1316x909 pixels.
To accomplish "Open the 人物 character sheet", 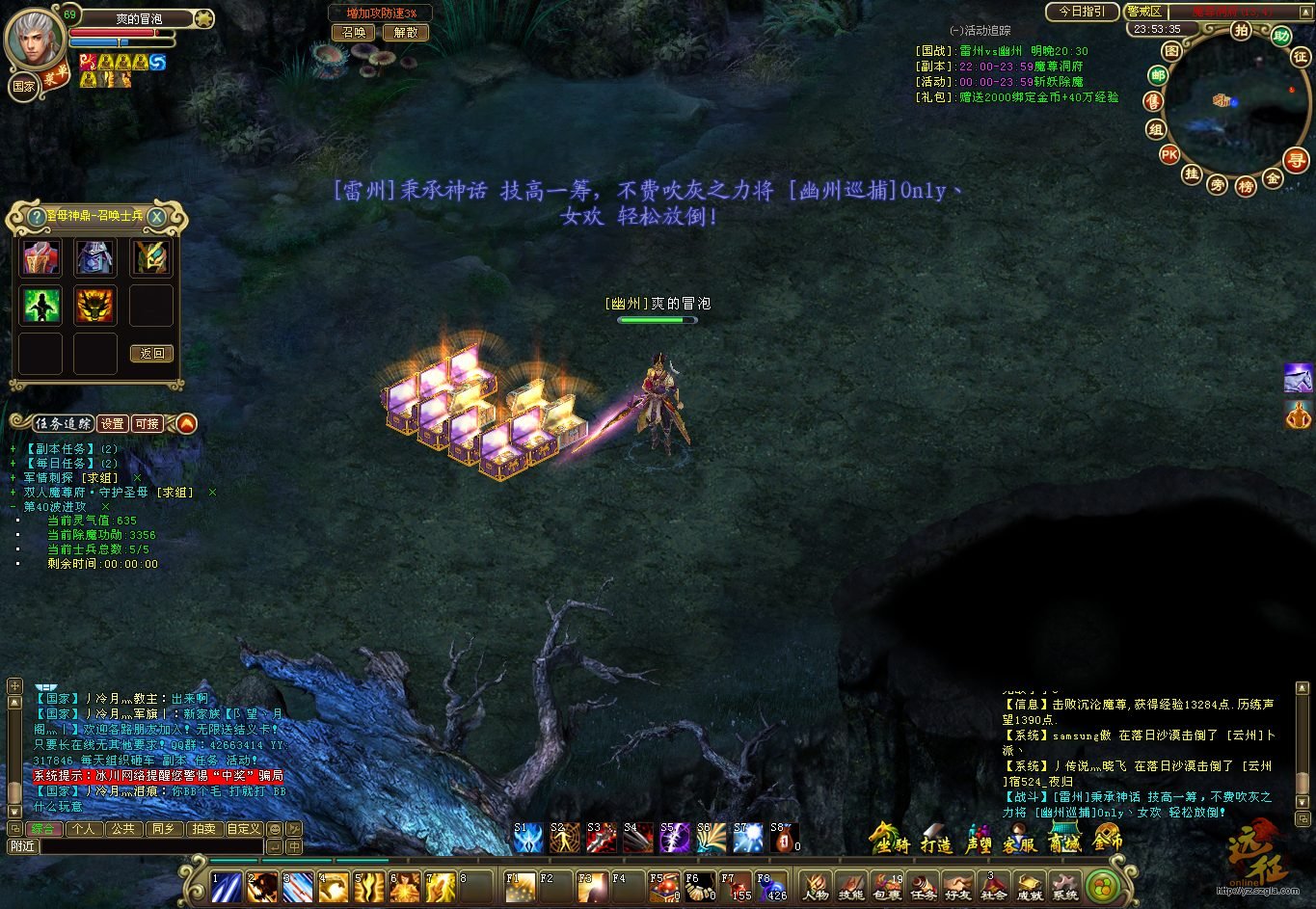I will click(x=815, y=886).
